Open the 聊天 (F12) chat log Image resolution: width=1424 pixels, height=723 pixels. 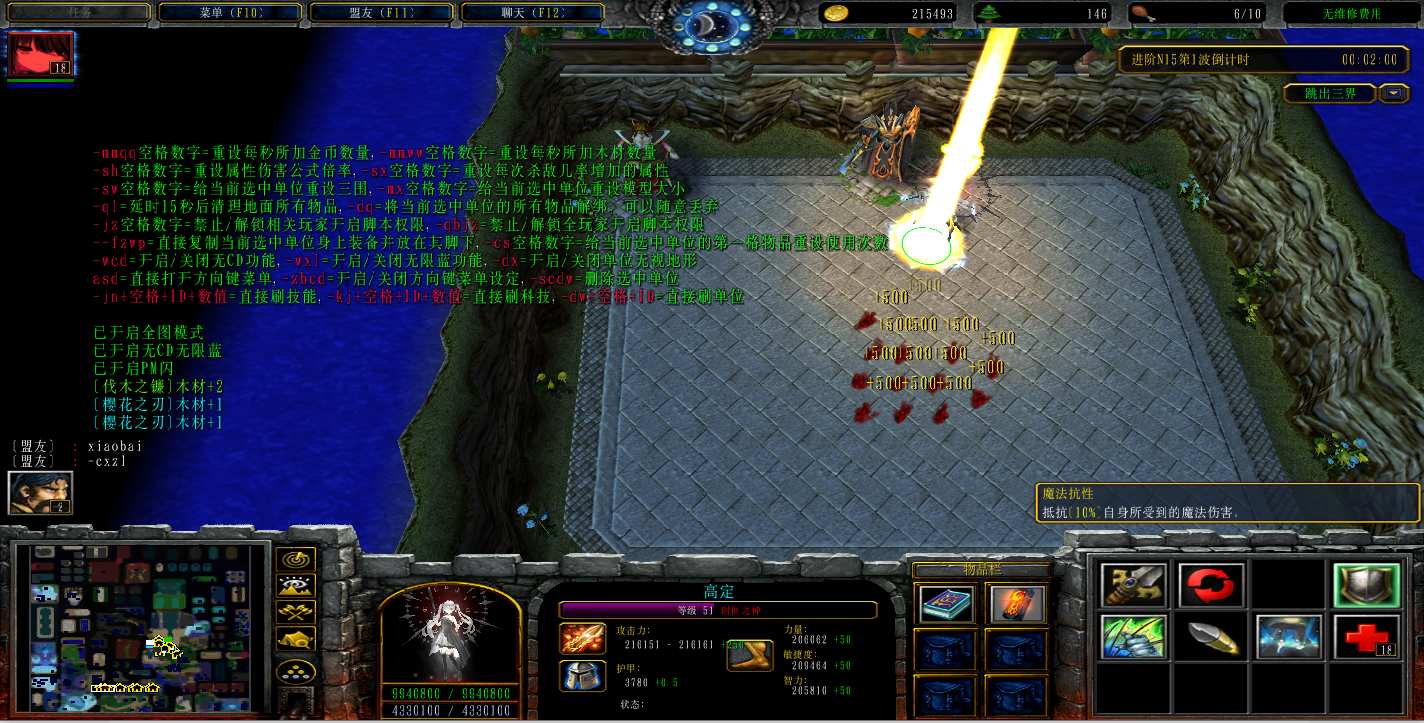(x=533, y=13)
